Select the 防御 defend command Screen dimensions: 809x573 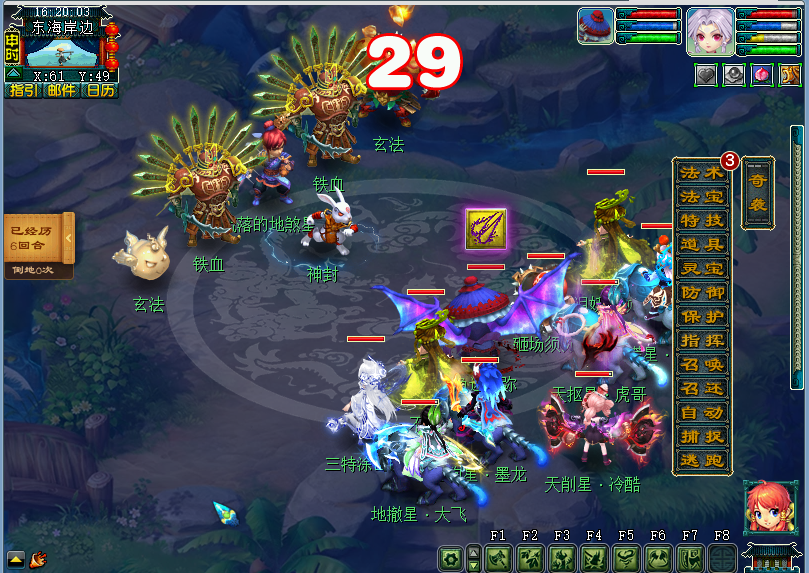[701, 292]
